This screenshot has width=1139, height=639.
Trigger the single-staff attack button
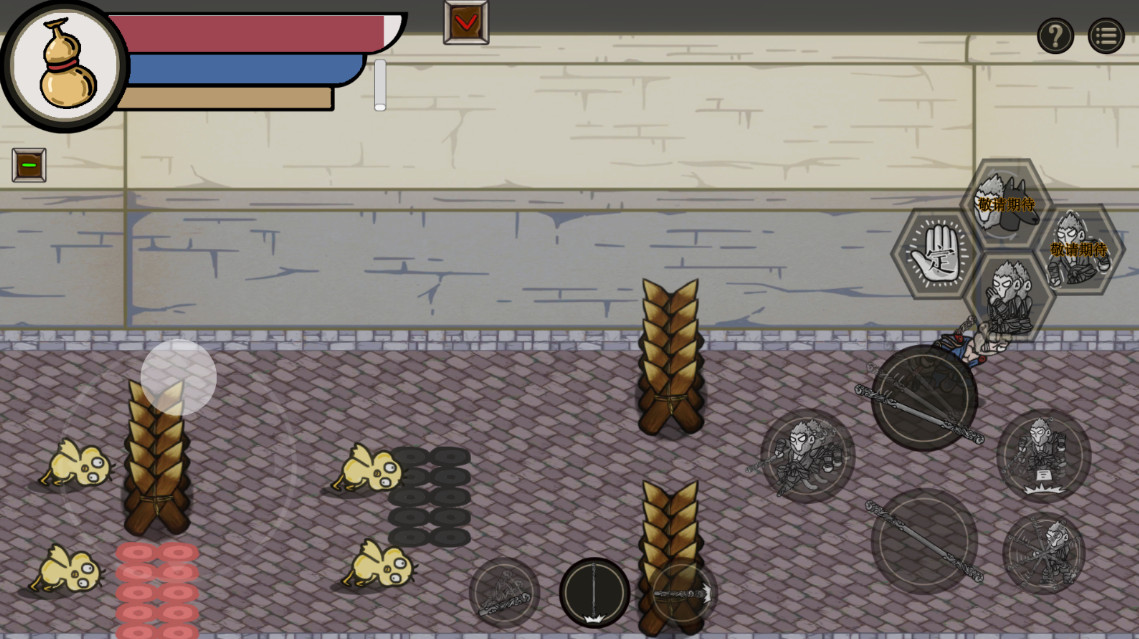click(923, 541)
